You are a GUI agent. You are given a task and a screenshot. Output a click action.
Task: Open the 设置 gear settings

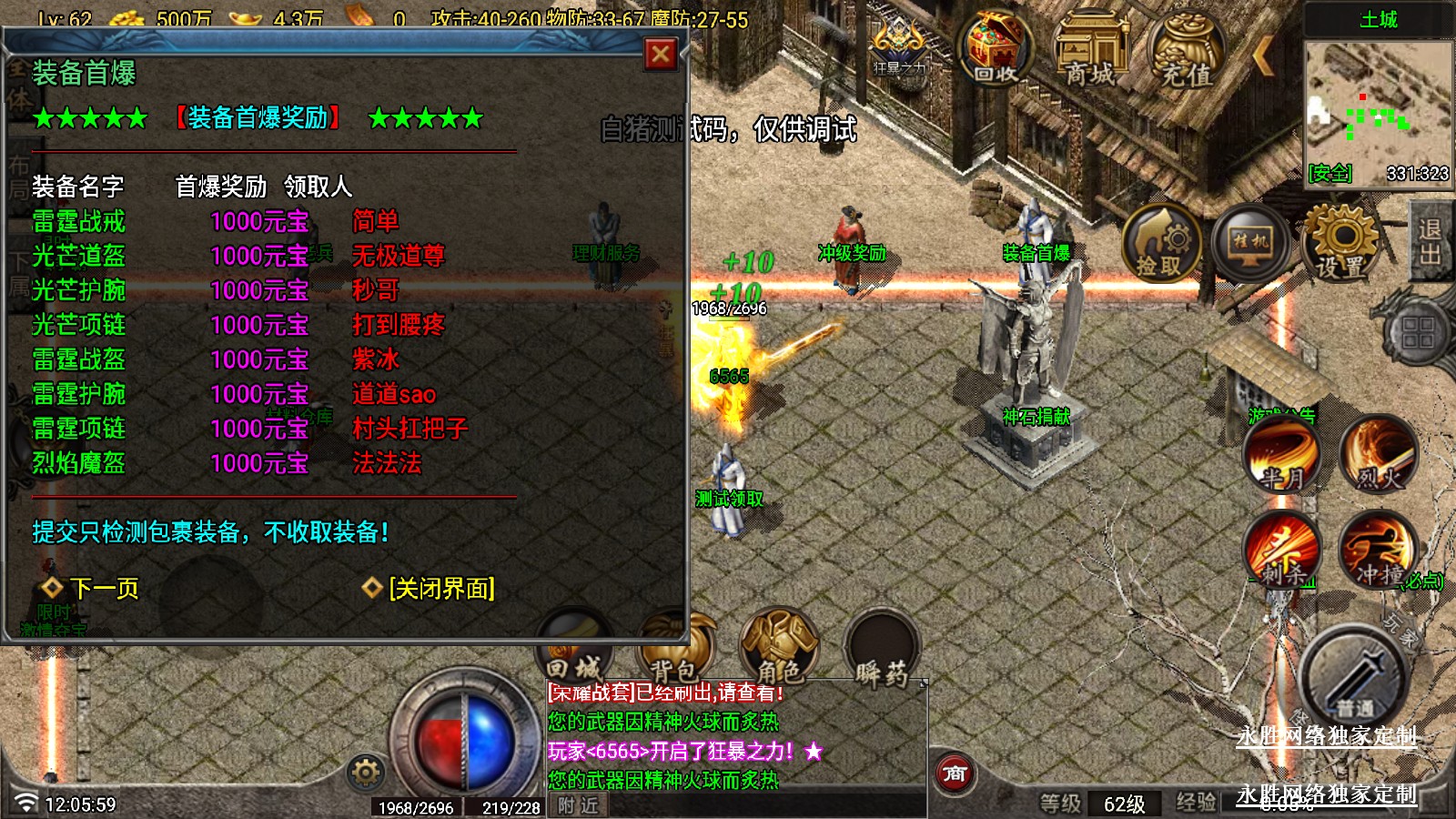coord(1341,243)
